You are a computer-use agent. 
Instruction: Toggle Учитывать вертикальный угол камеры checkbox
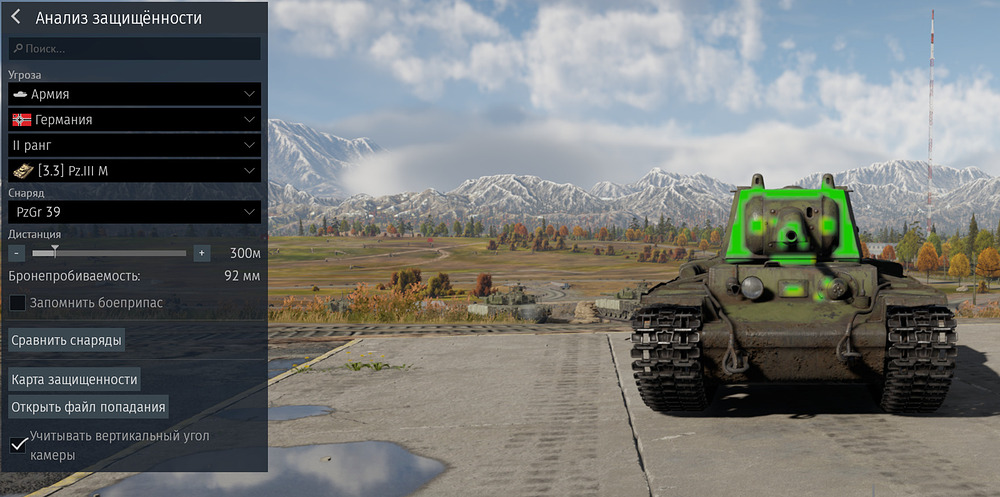(18, 444)
